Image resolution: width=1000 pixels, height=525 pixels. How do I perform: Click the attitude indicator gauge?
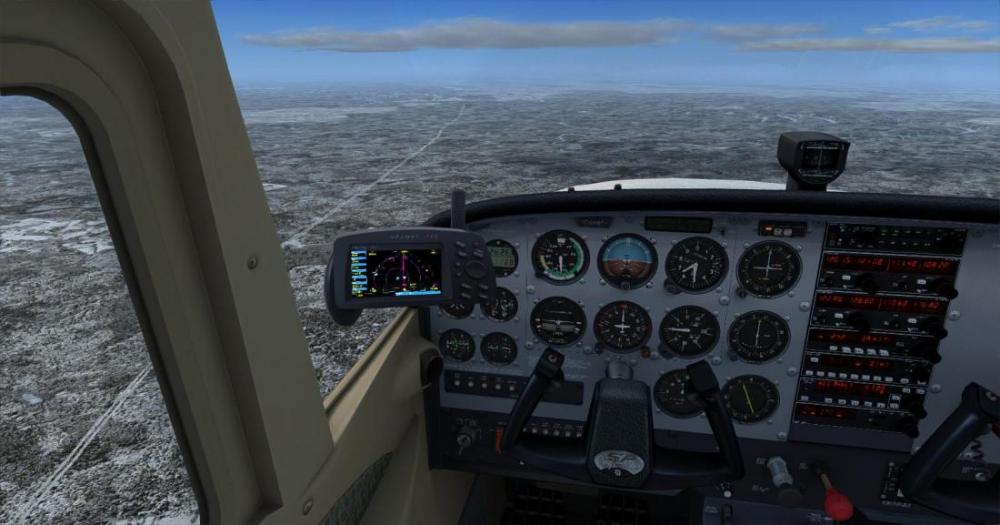pyautogui.click(x=627, y=260)
